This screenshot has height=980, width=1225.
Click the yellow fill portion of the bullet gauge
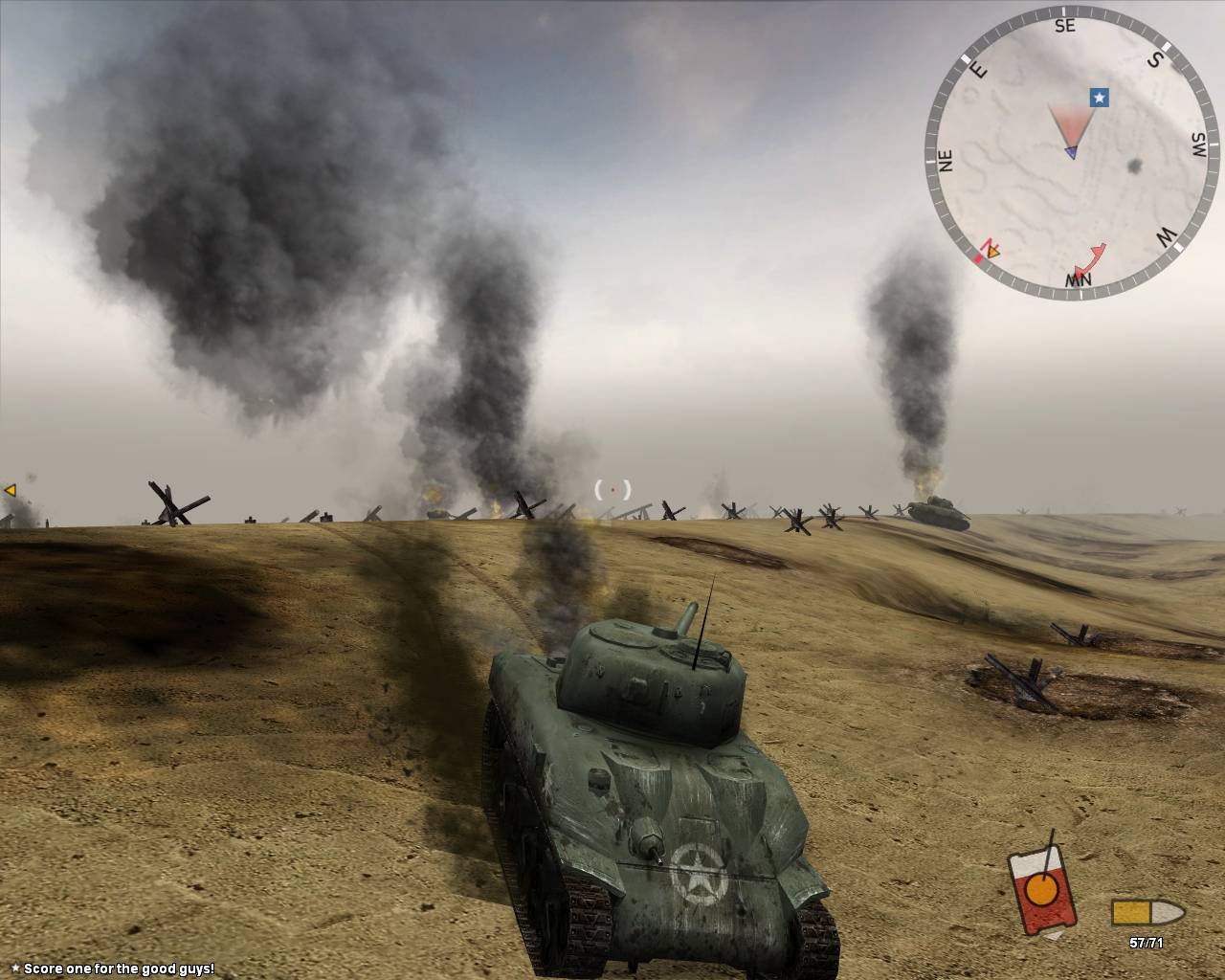pos(1132,912)
